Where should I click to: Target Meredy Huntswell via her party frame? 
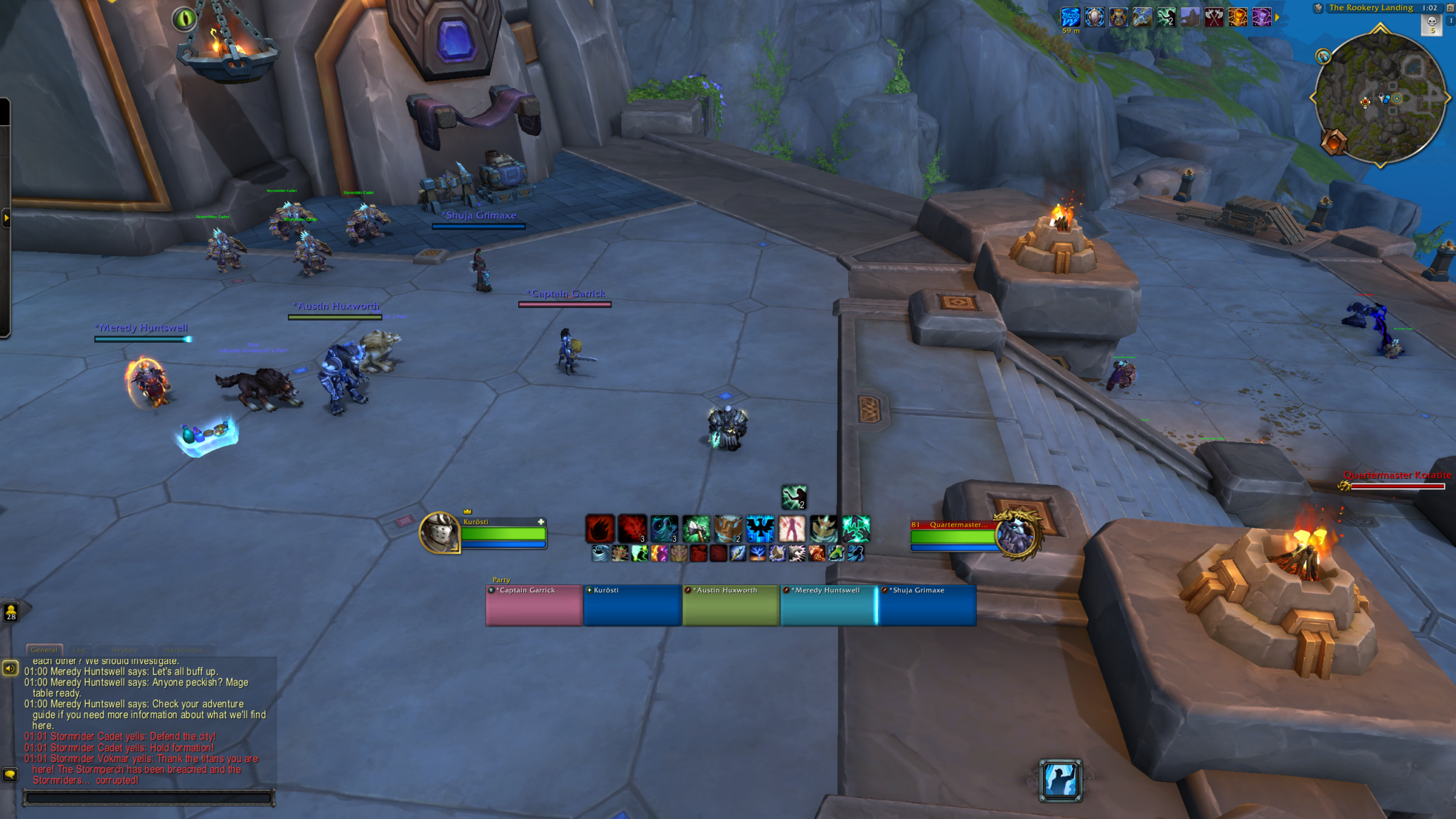[x=828, y=606]
